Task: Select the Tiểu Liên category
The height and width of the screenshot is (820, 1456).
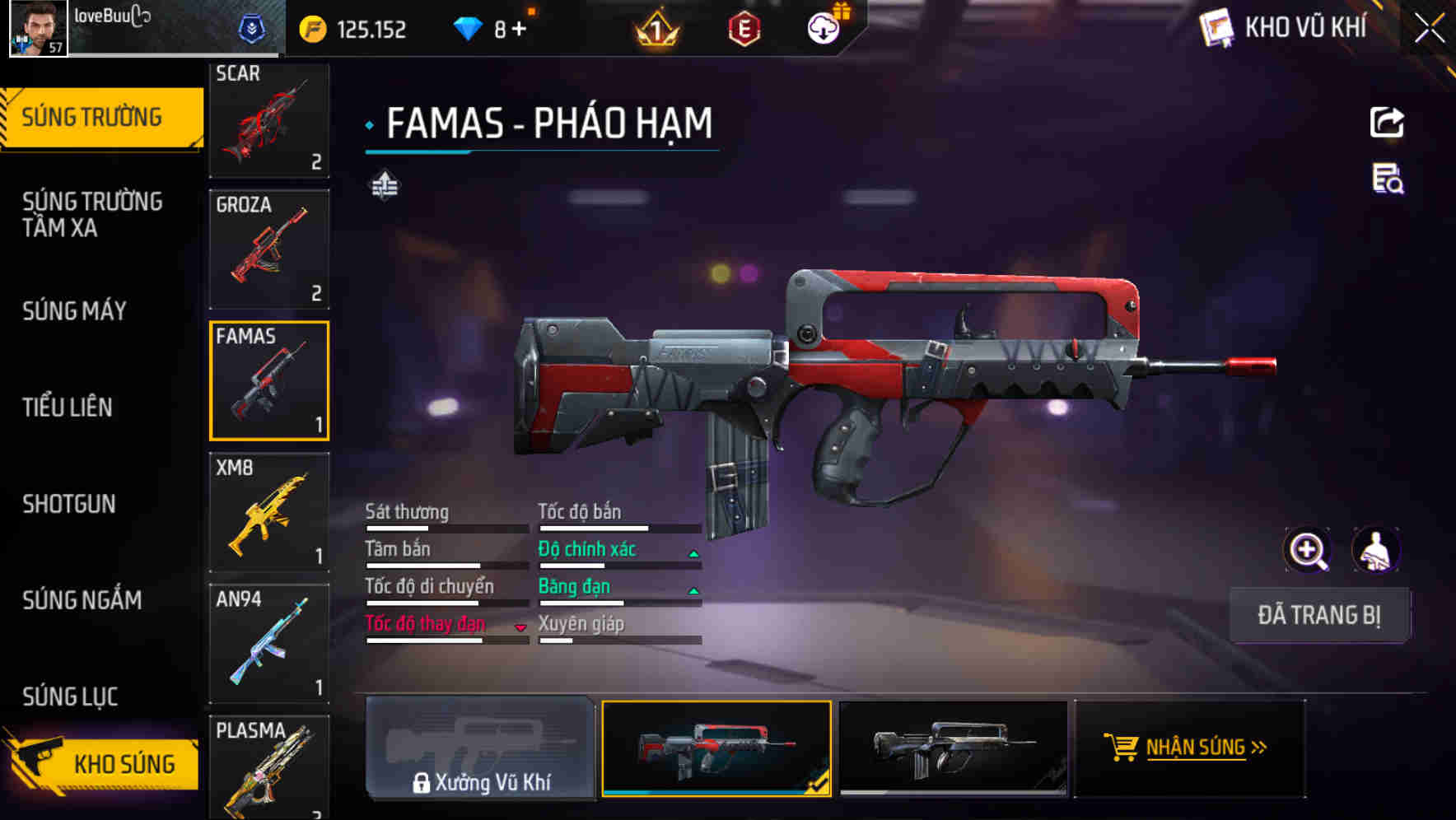Action: (68, 407)
